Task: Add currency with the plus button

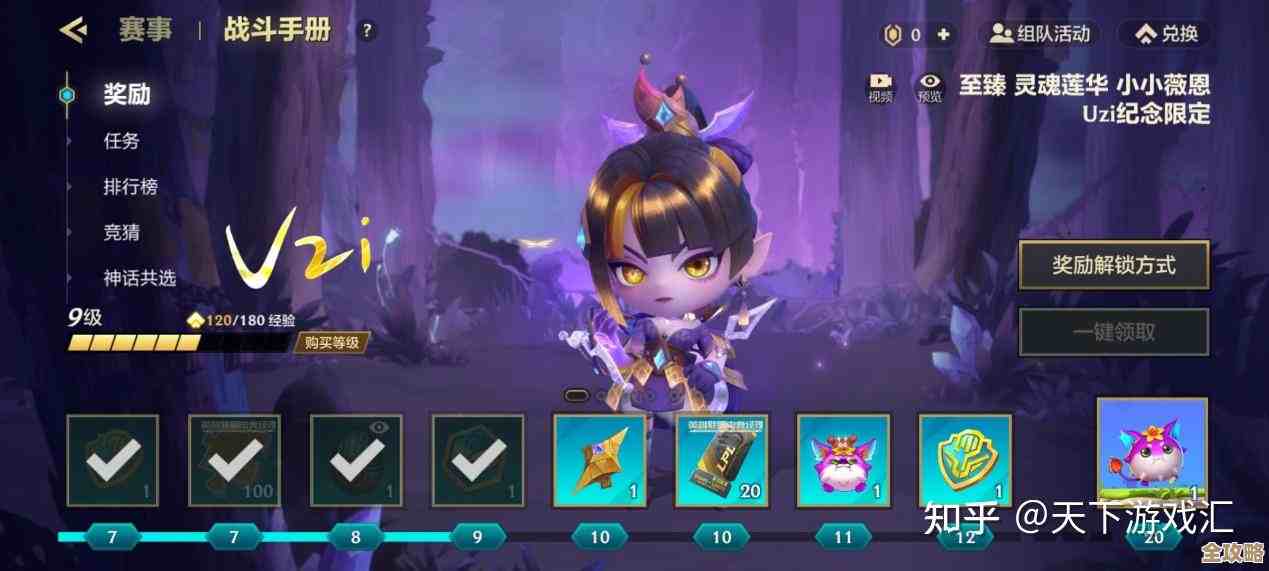Action: click(944, 34)
